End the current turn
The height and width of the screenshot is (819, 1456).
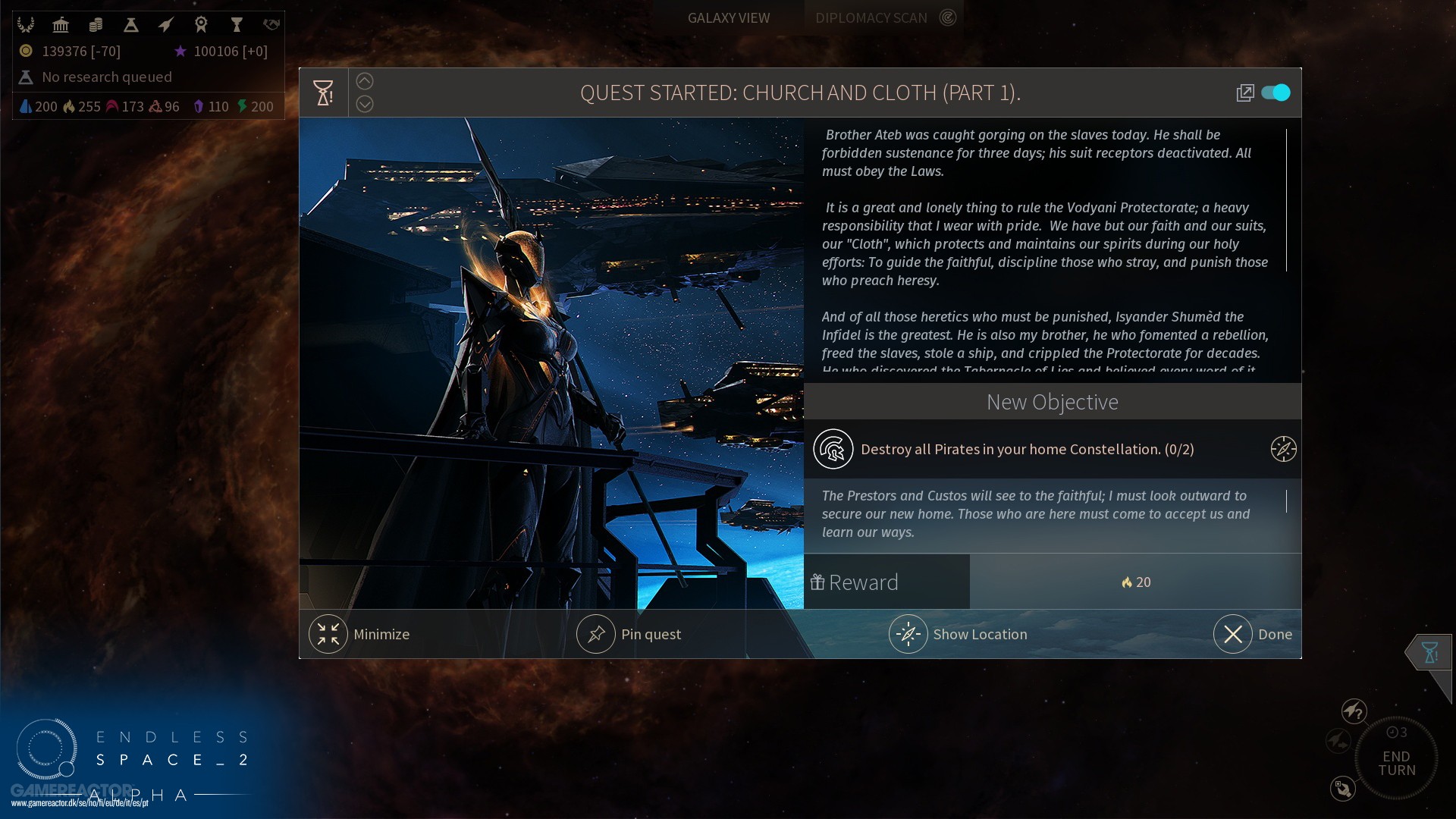tap(1396, 762)
